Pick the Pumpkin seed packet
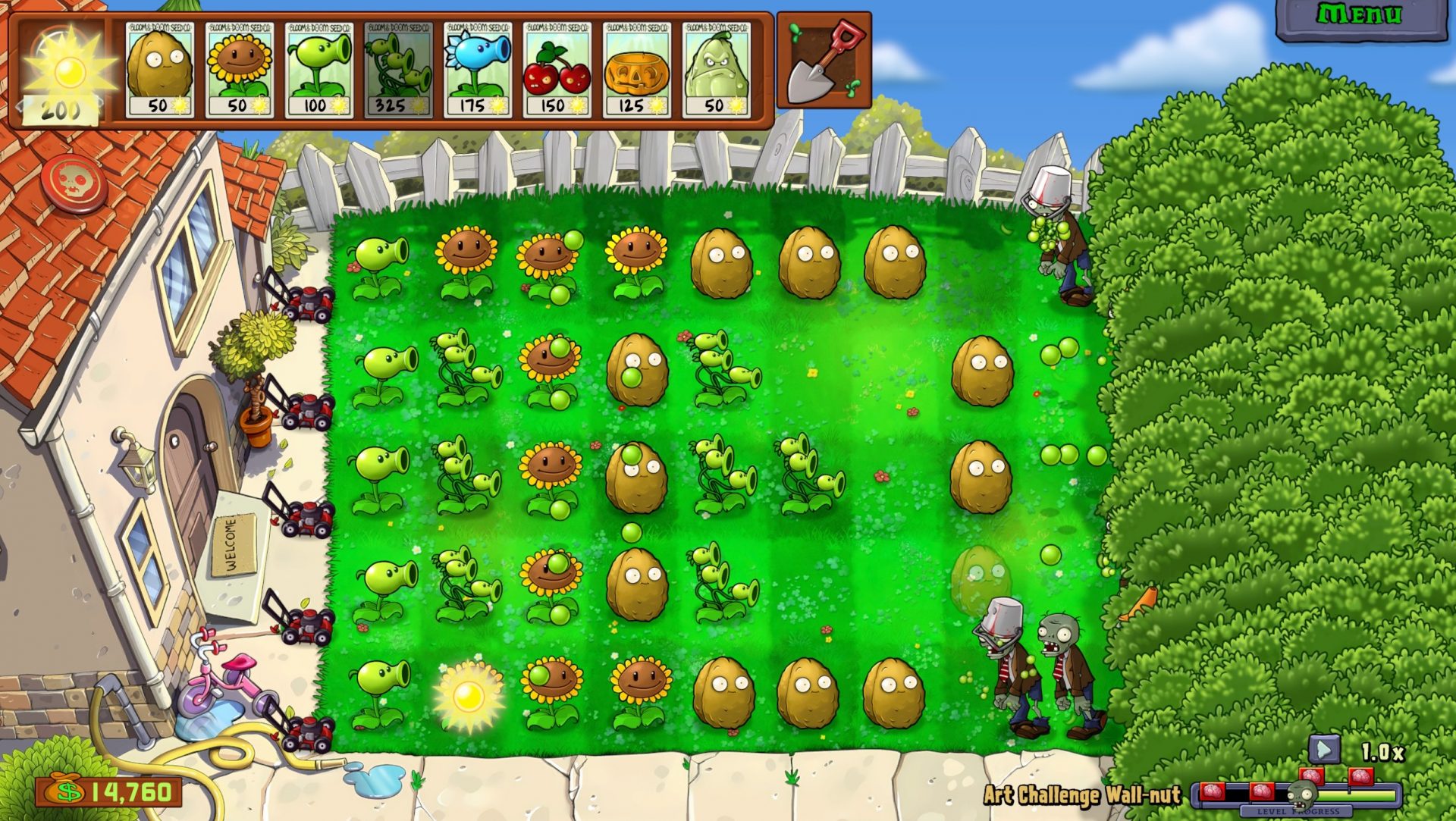The image size is (1456, 821). 637,68
